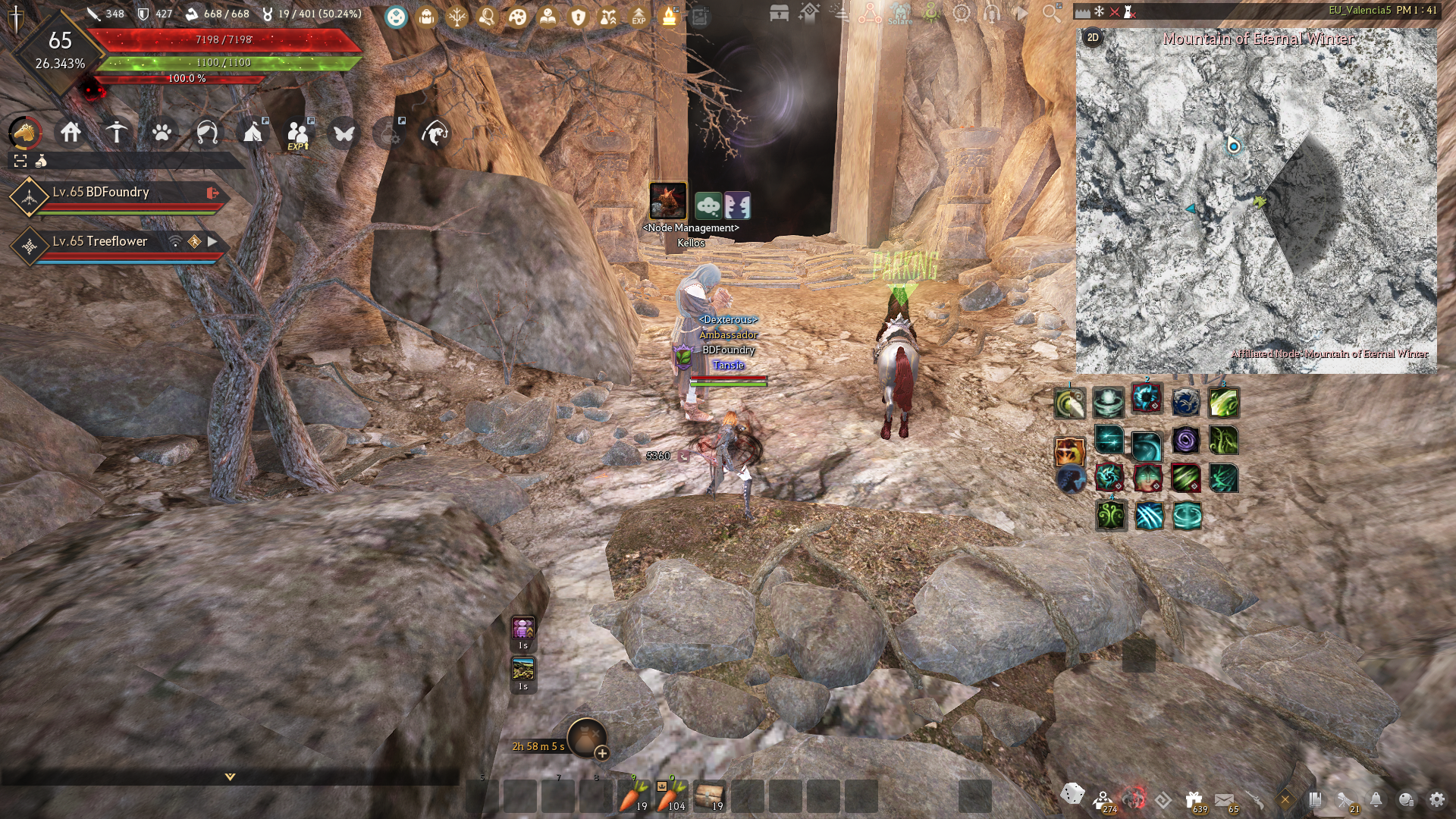
Task: Open the horse mount icon
Action: click(x=25, y=133)
